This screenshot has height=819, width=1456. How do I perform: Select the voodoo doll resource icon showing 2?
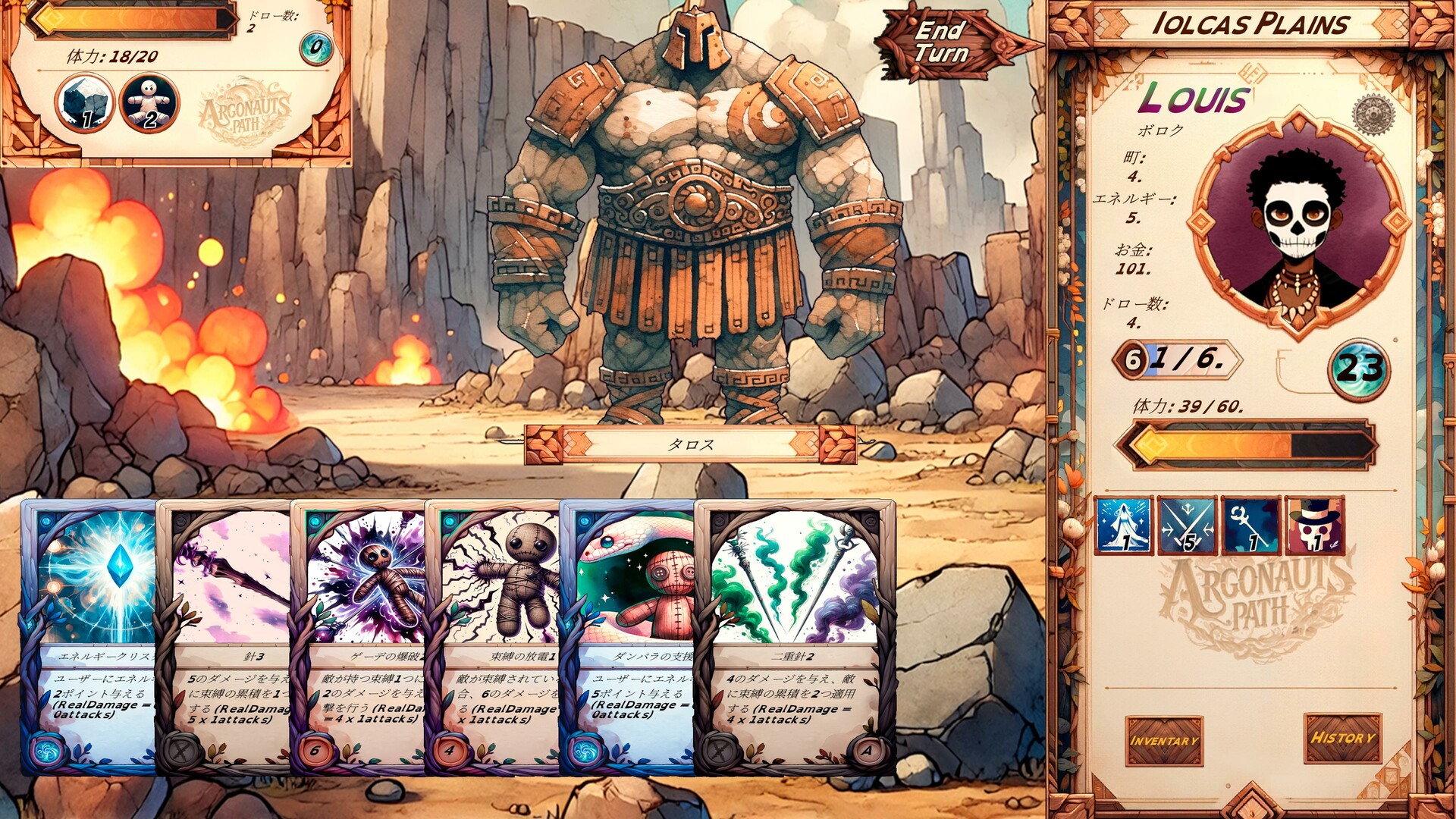tap(149, 102)
